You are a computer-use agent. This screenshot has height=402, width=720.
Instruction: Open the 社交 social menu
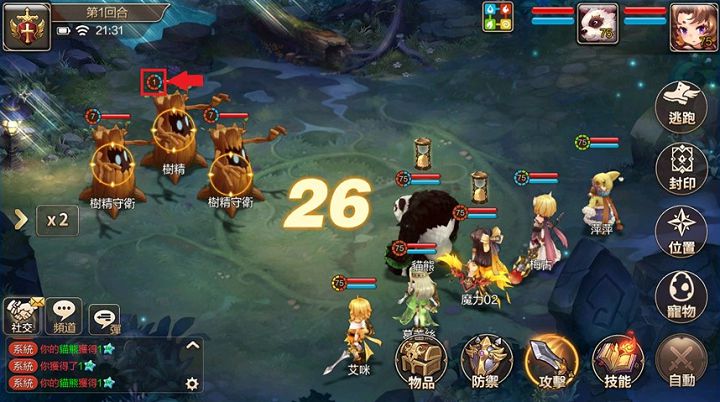(x=23, y=316)
